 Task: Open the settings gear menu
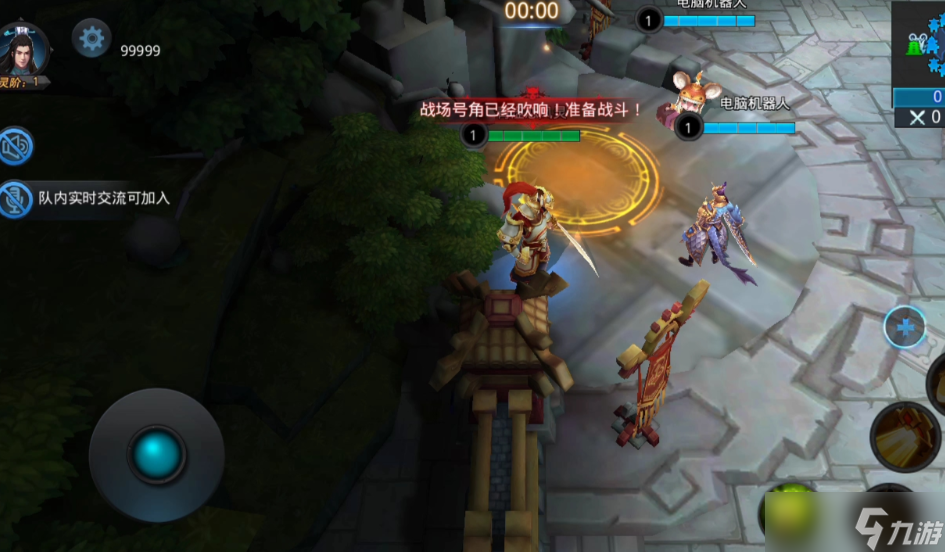pos(92,39)
